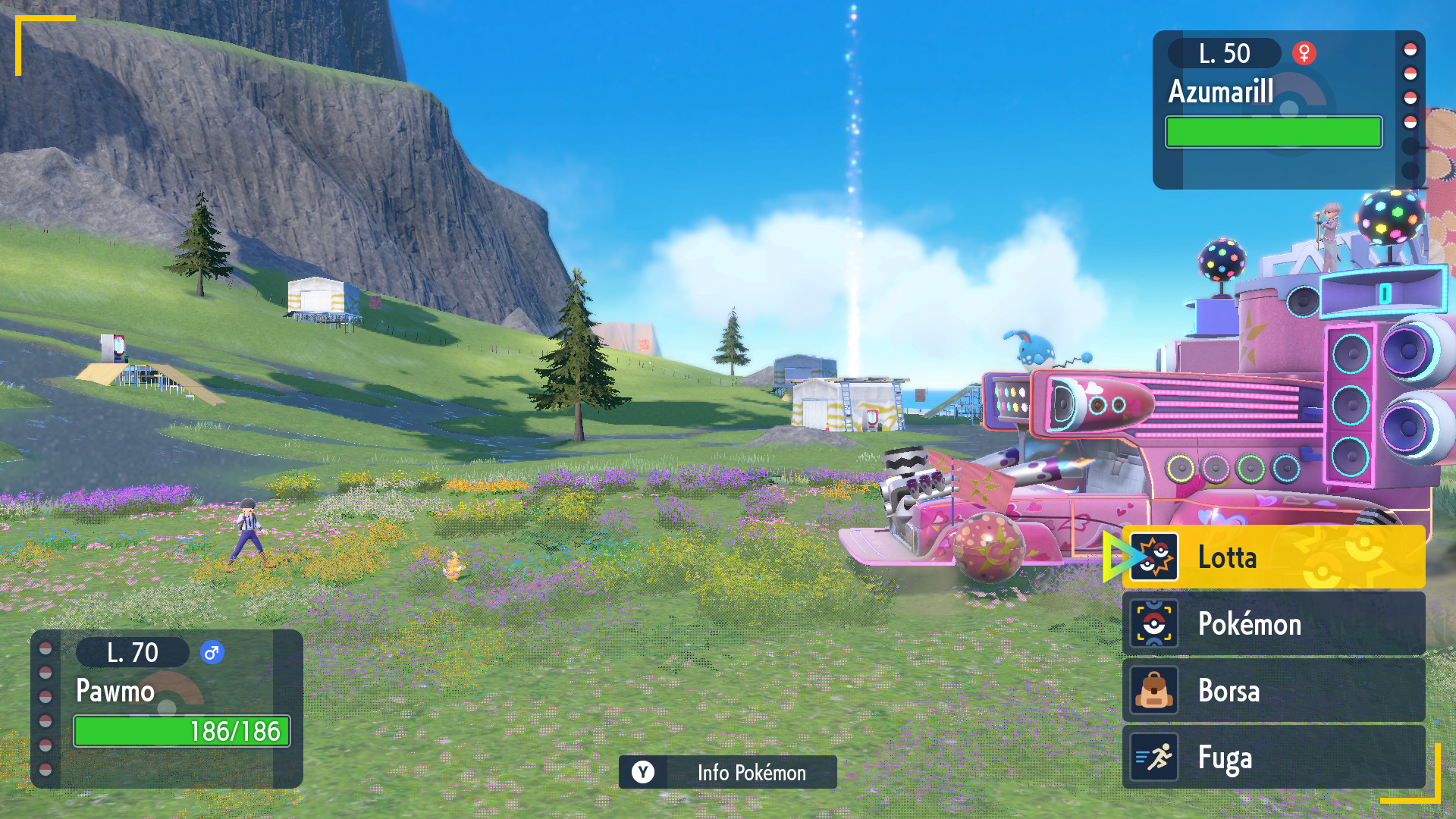Screen dimensions: 1456x819
Task: Open the Borsa backpack icon
Action: pos(1156,691)
